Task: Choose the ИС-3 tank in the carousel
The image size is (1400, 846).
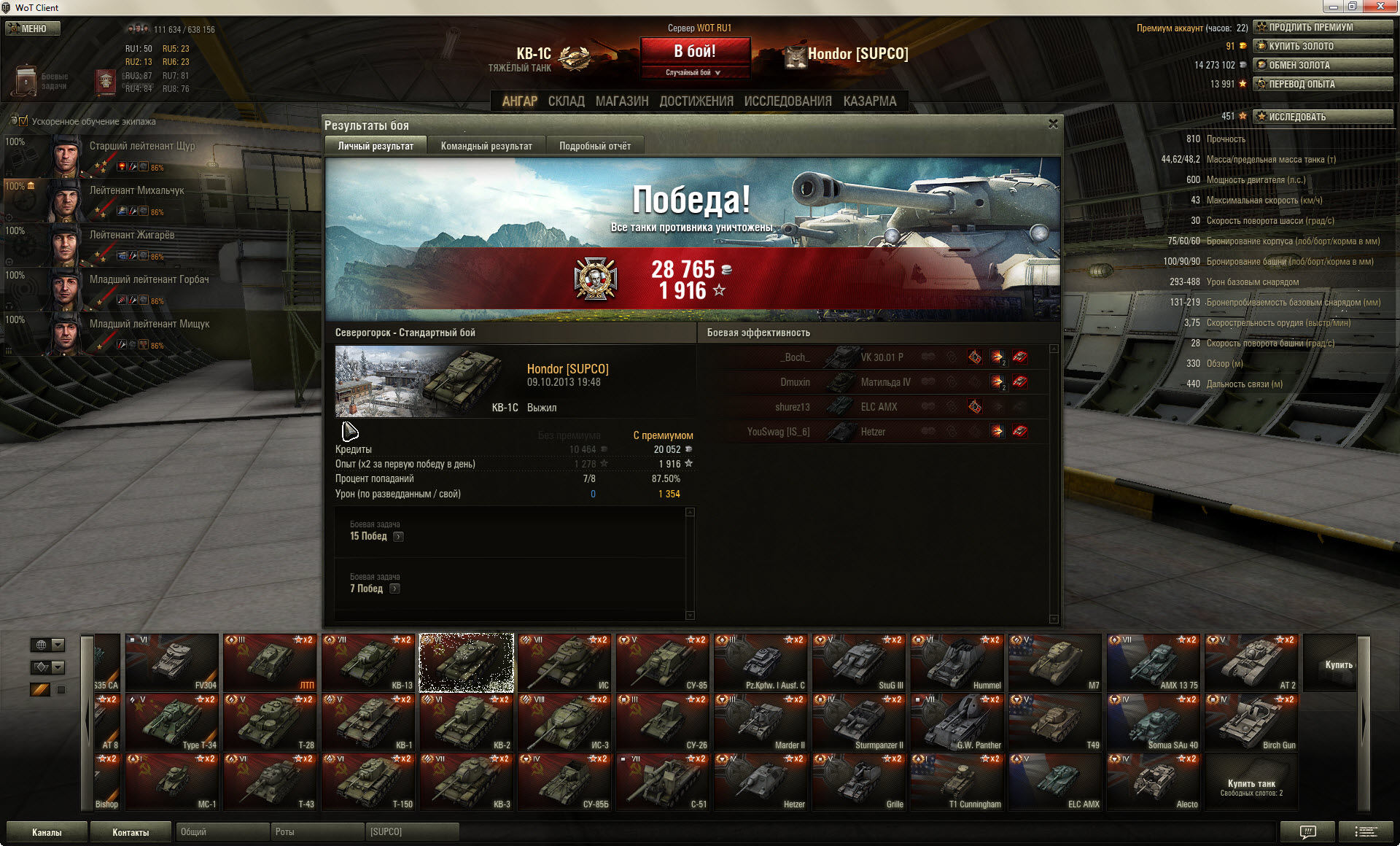Action: [x=565, y=722]
